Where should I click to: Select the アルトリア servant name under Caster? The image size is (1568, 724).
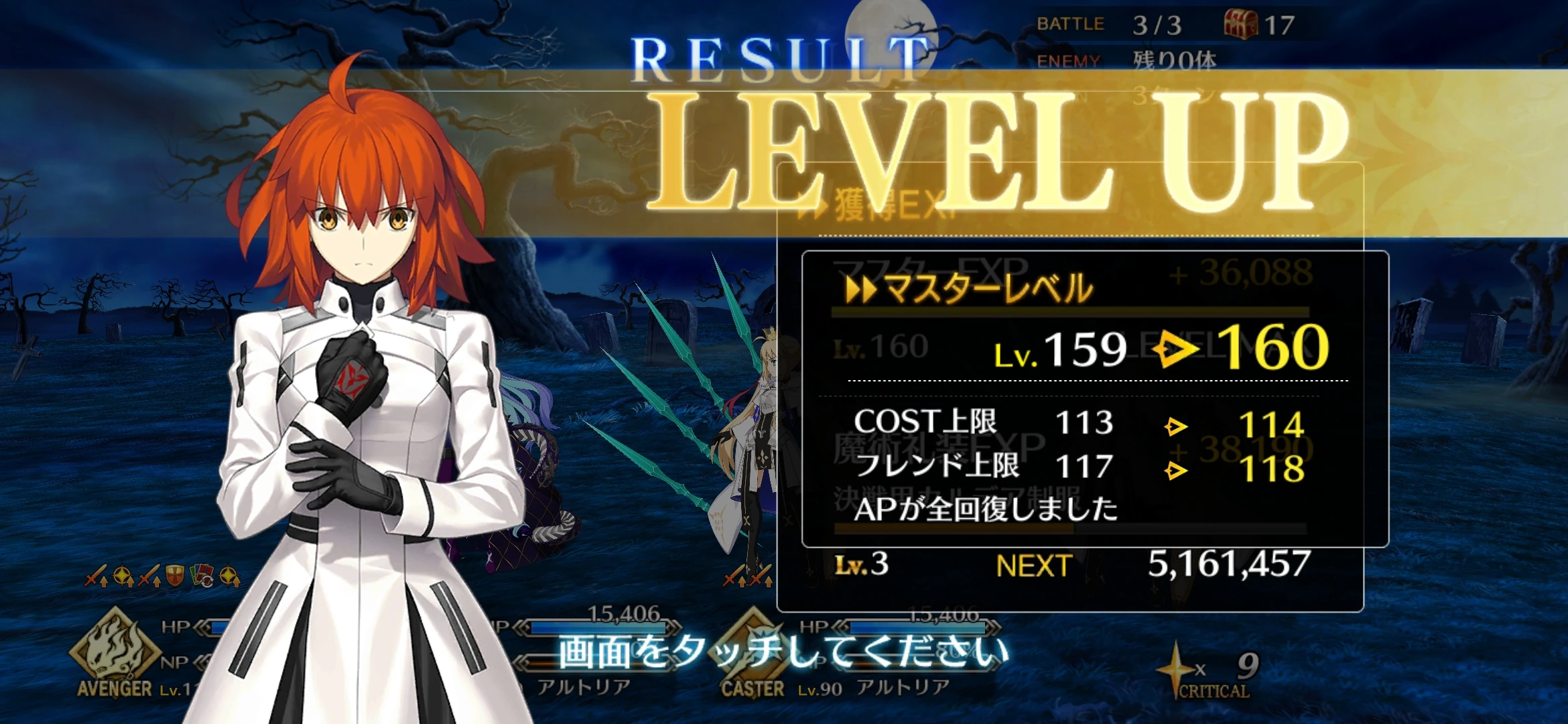(x=903, y=687)
